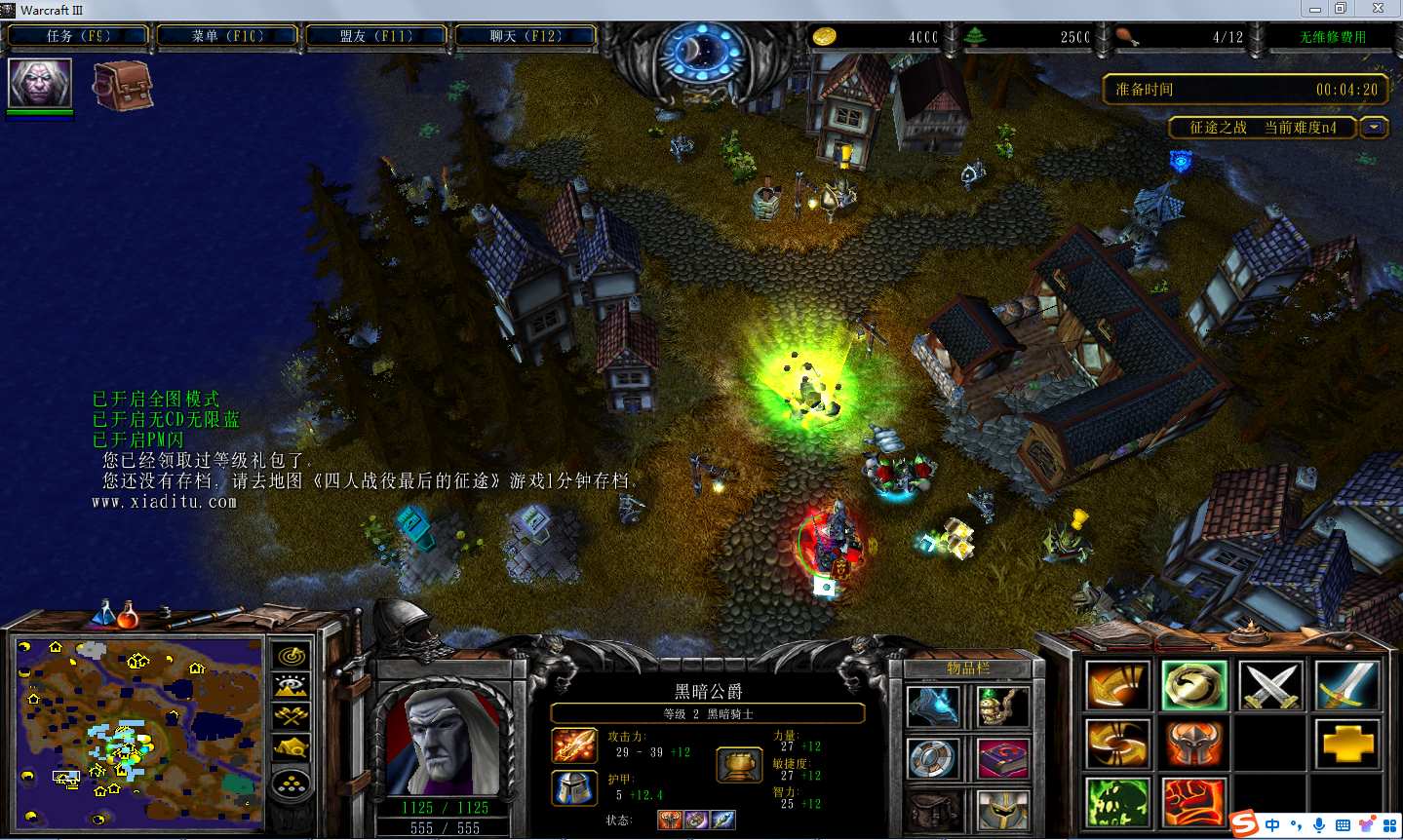Open hero skills with the yellow cross button

click(x=1346, y=745)
